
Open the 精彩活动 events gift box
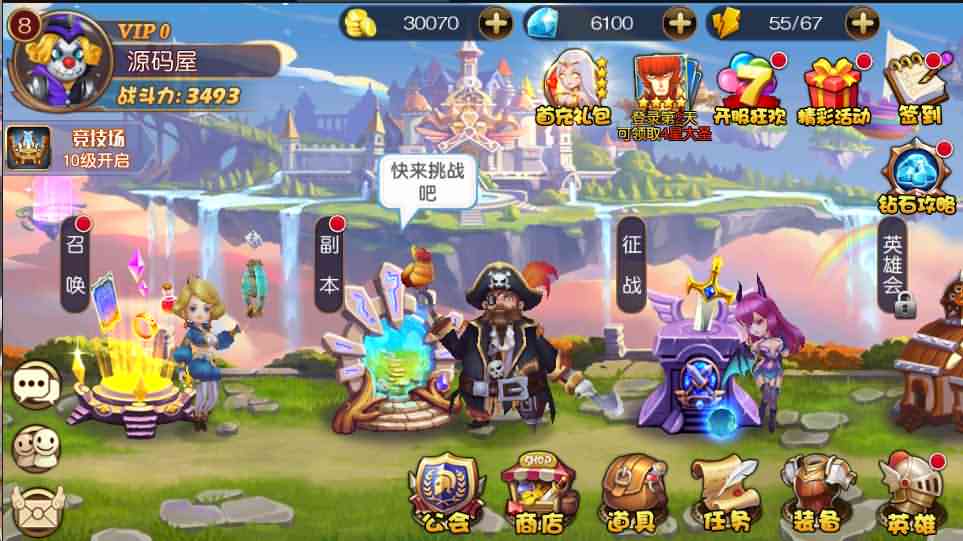833,88
